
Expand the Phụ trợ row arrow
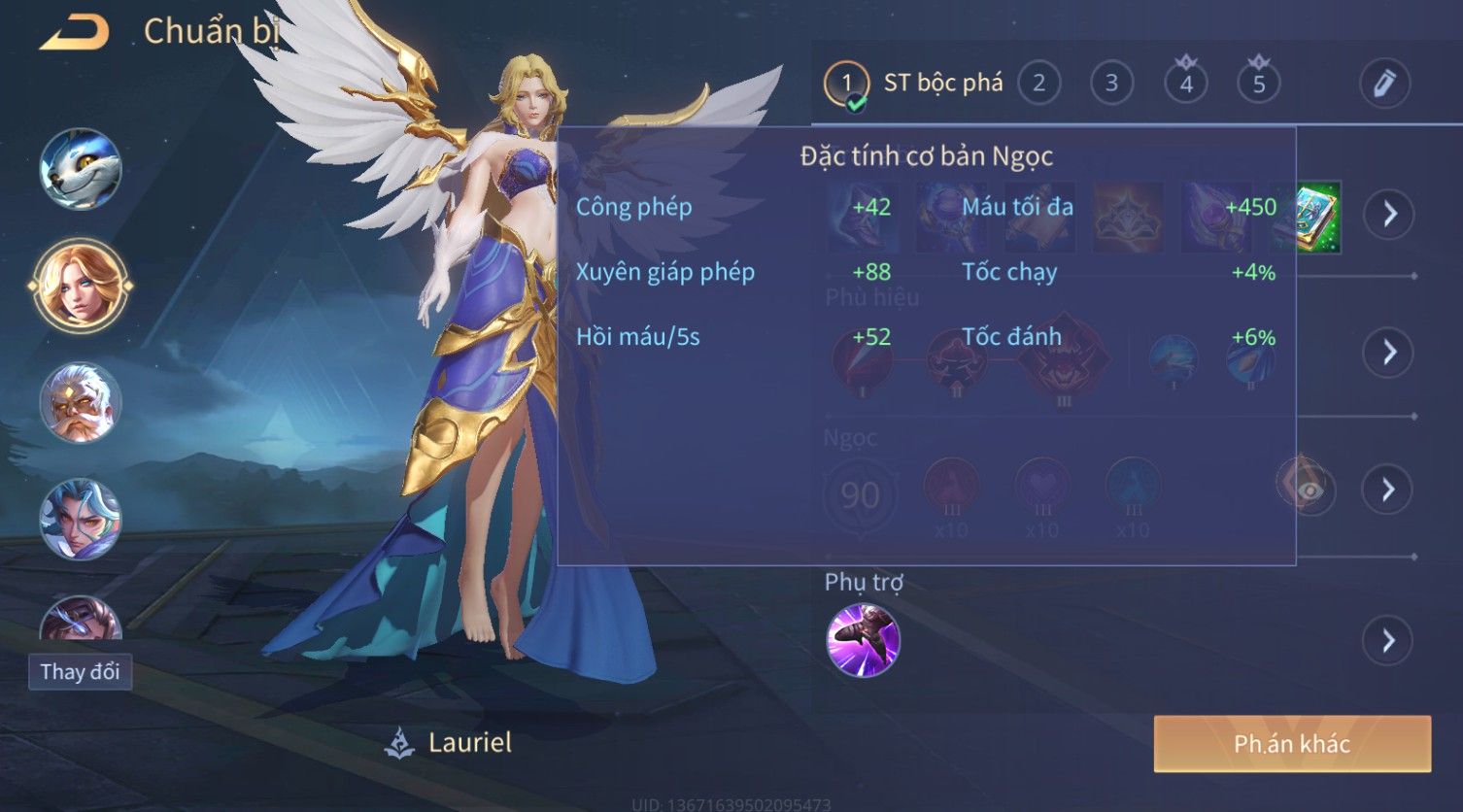coord(1389,640)
